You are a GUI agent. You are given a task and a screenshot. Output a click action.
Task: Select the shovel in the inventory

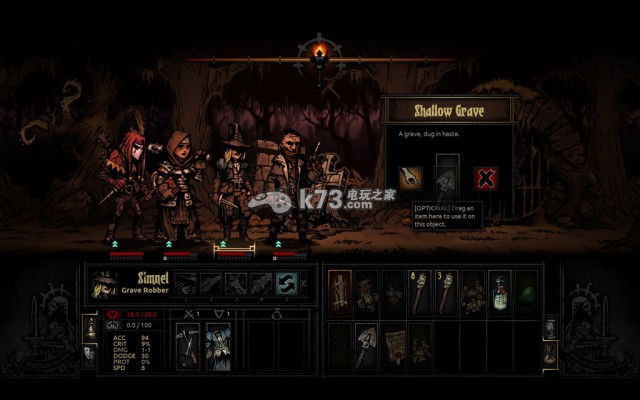coord(367,340)
